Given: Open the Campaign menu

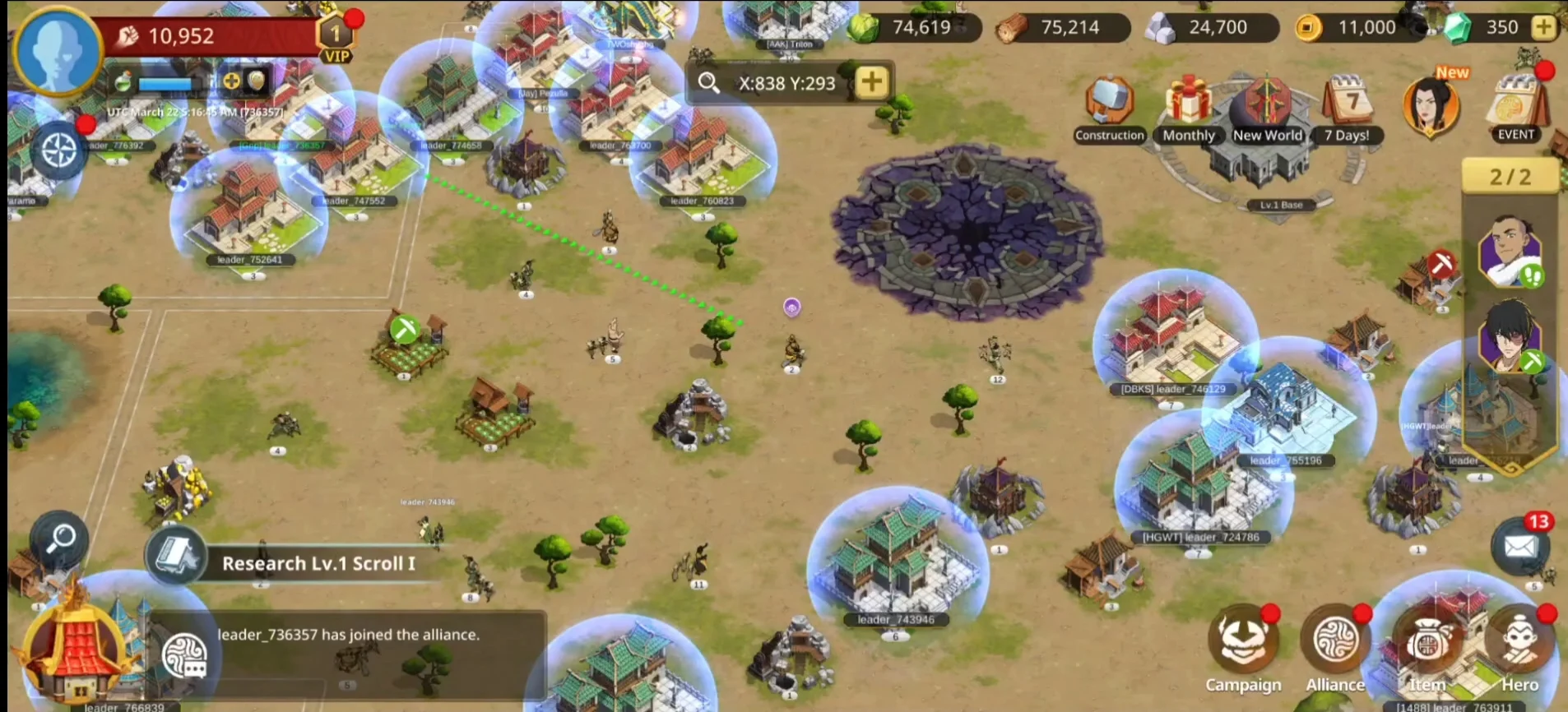Looking at the screenshot, I should click(1243, 651).
